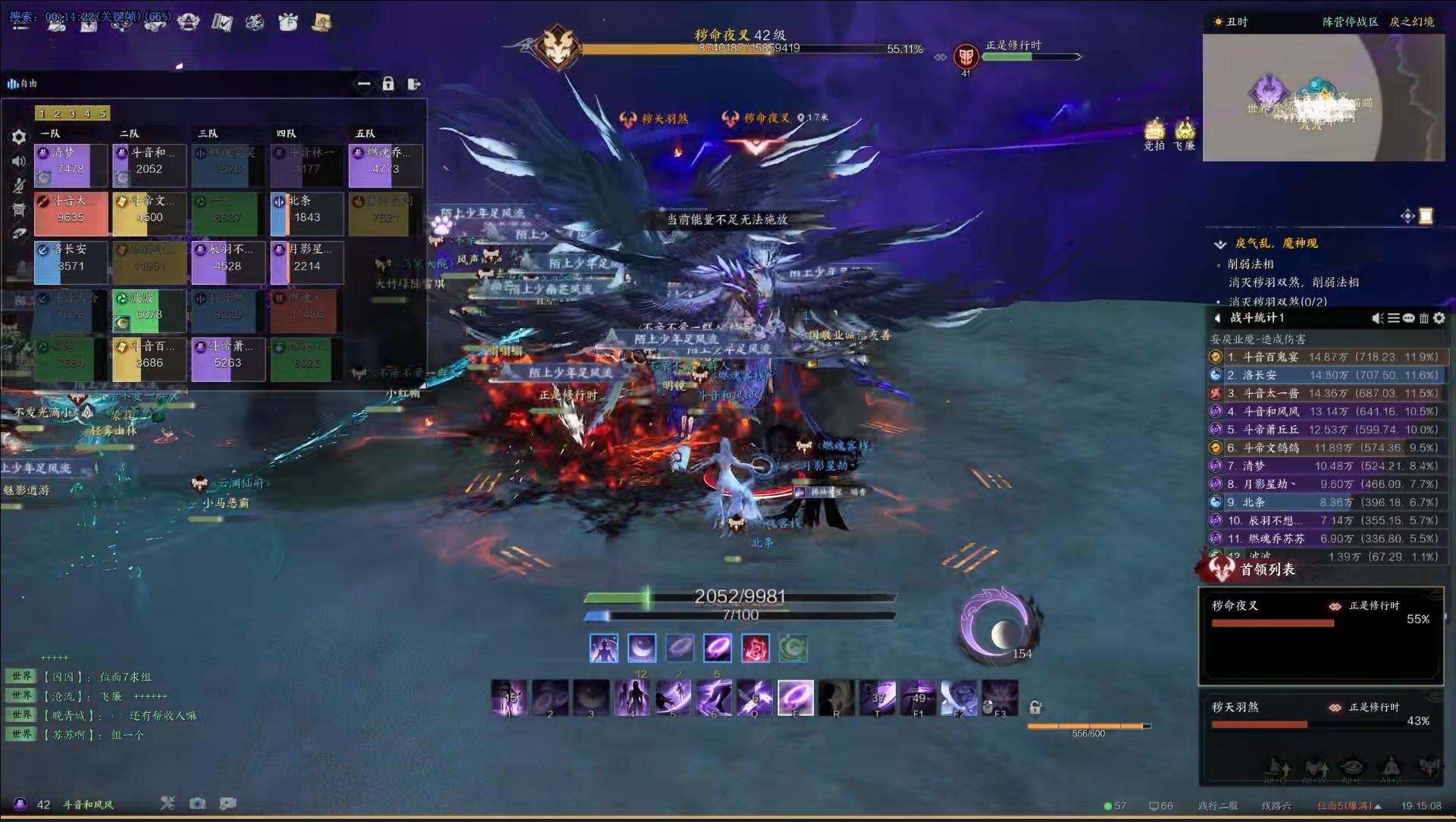Toggle the raid frame speaker icon
This screenshot has height=822, width=1456.
[x=19, y=161]
